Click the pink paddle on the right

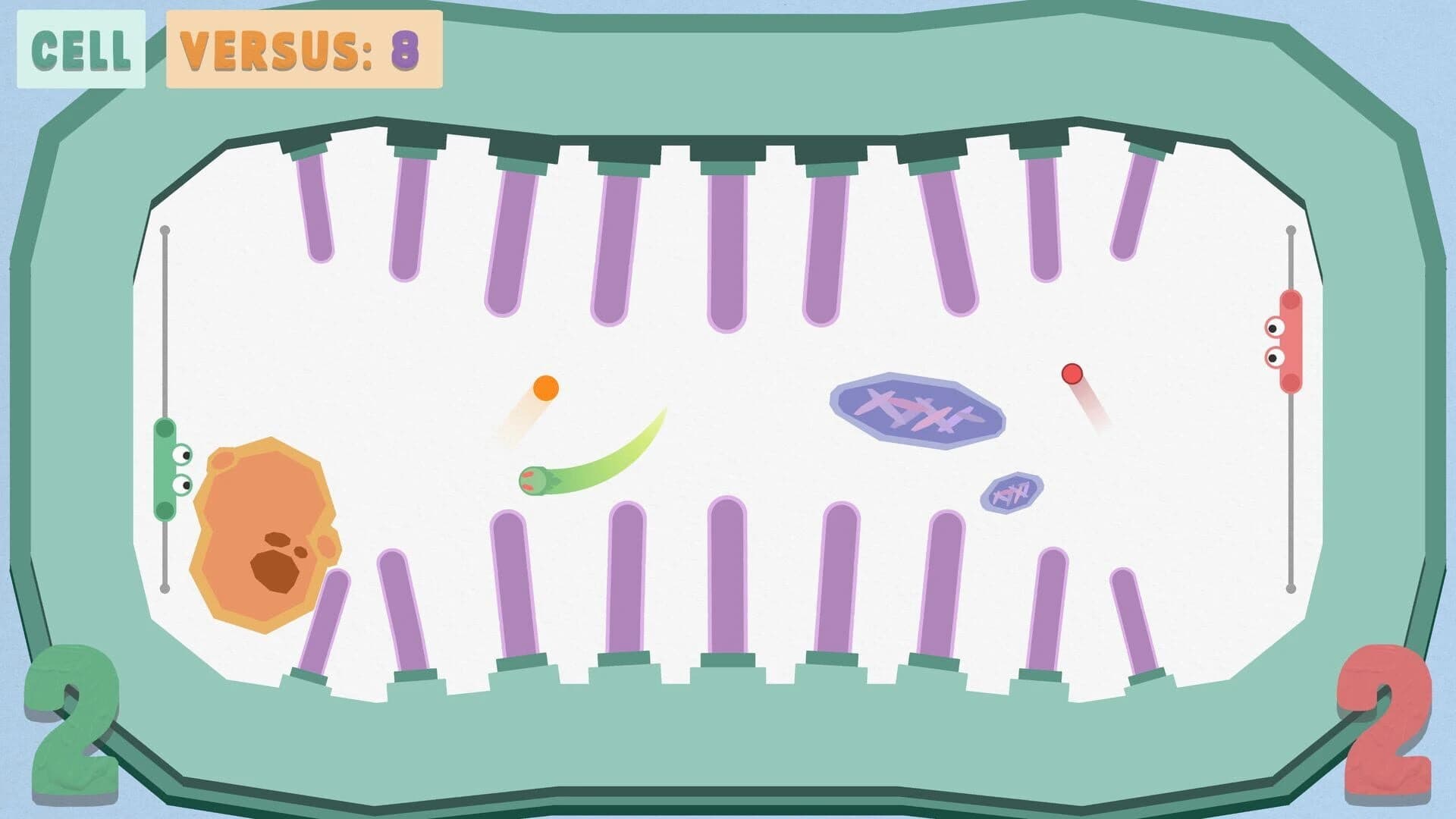click(1289, 341)
